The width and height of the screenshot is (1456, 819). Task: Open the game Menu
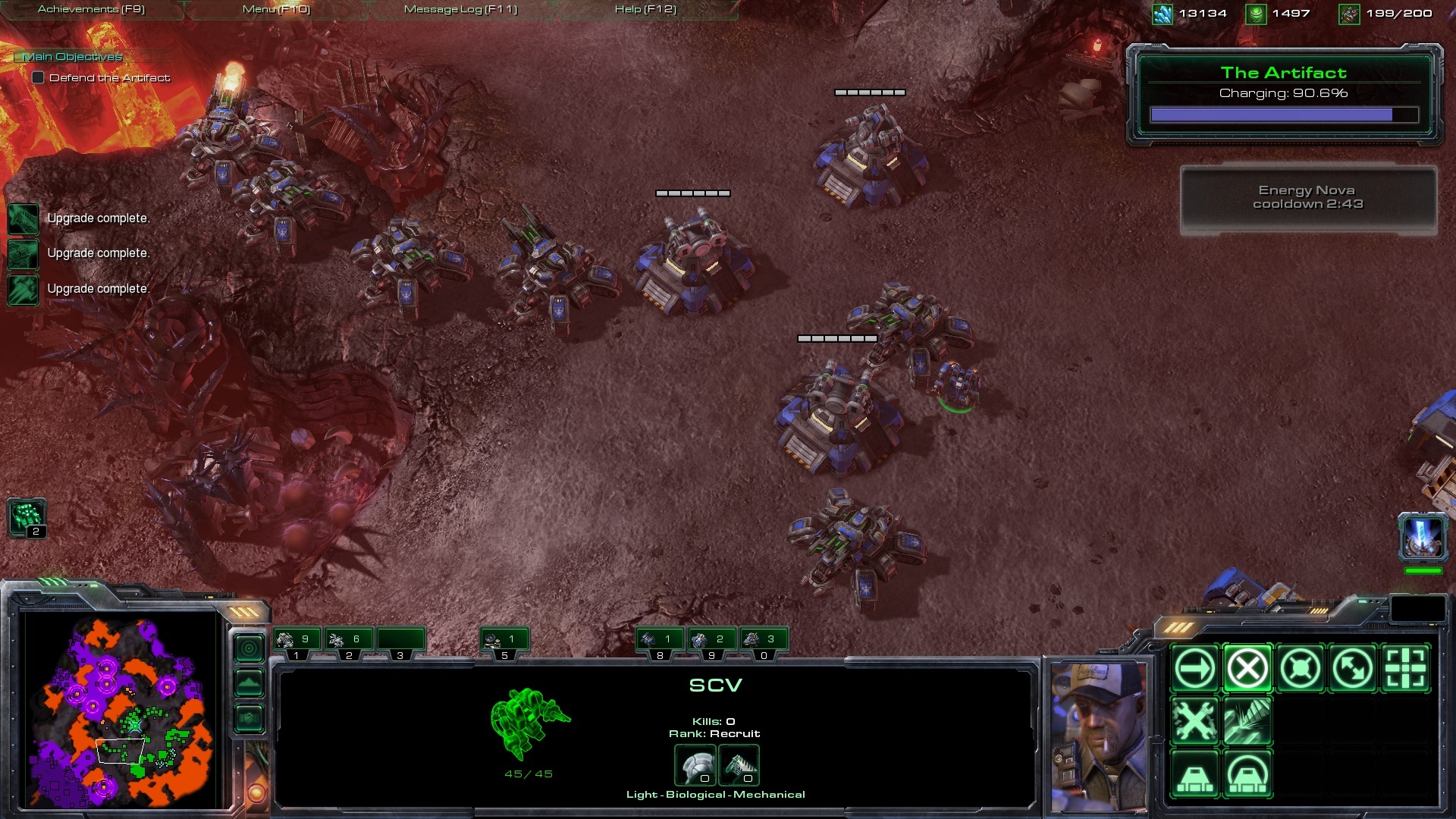click(x=276, y=9)
